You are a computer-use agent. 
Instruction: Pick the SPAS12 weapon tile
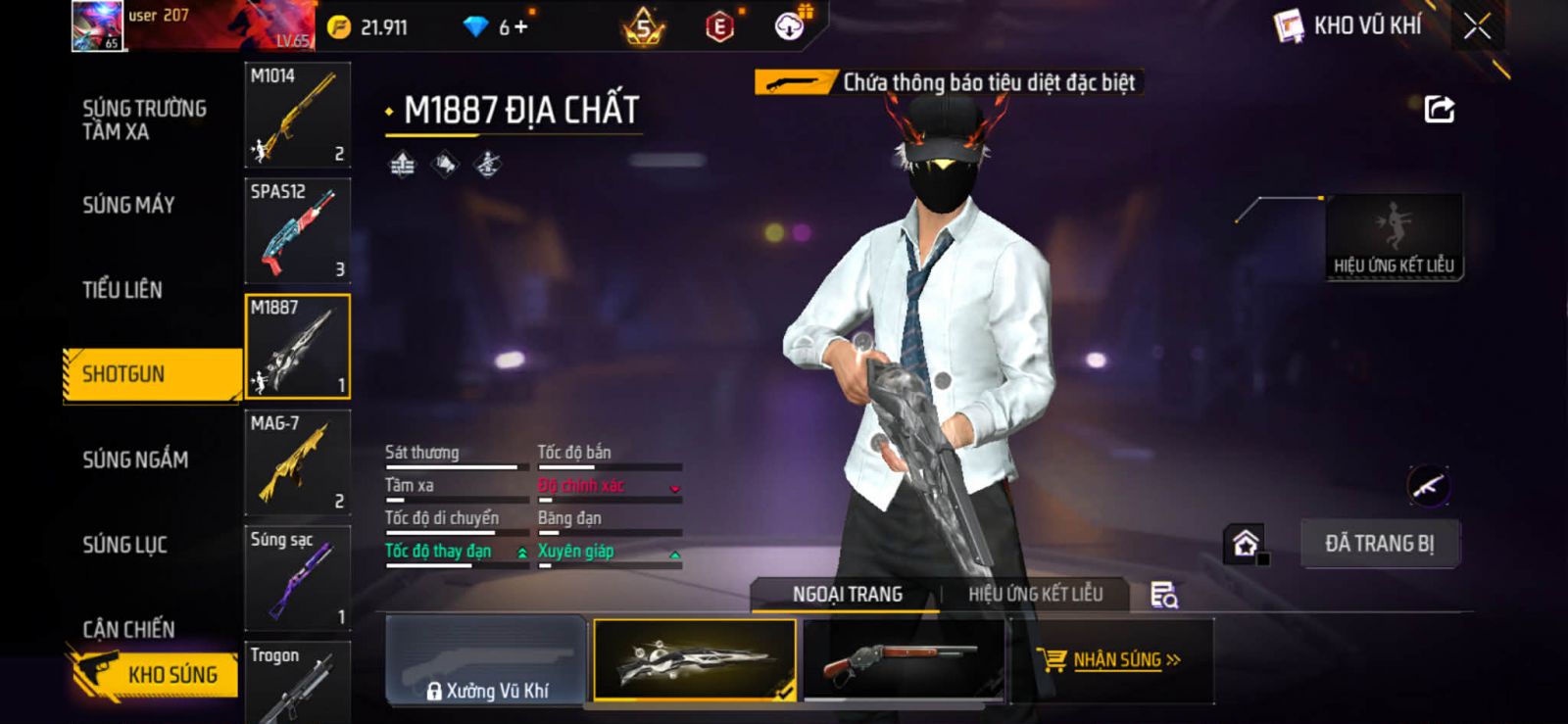(297, 230)
